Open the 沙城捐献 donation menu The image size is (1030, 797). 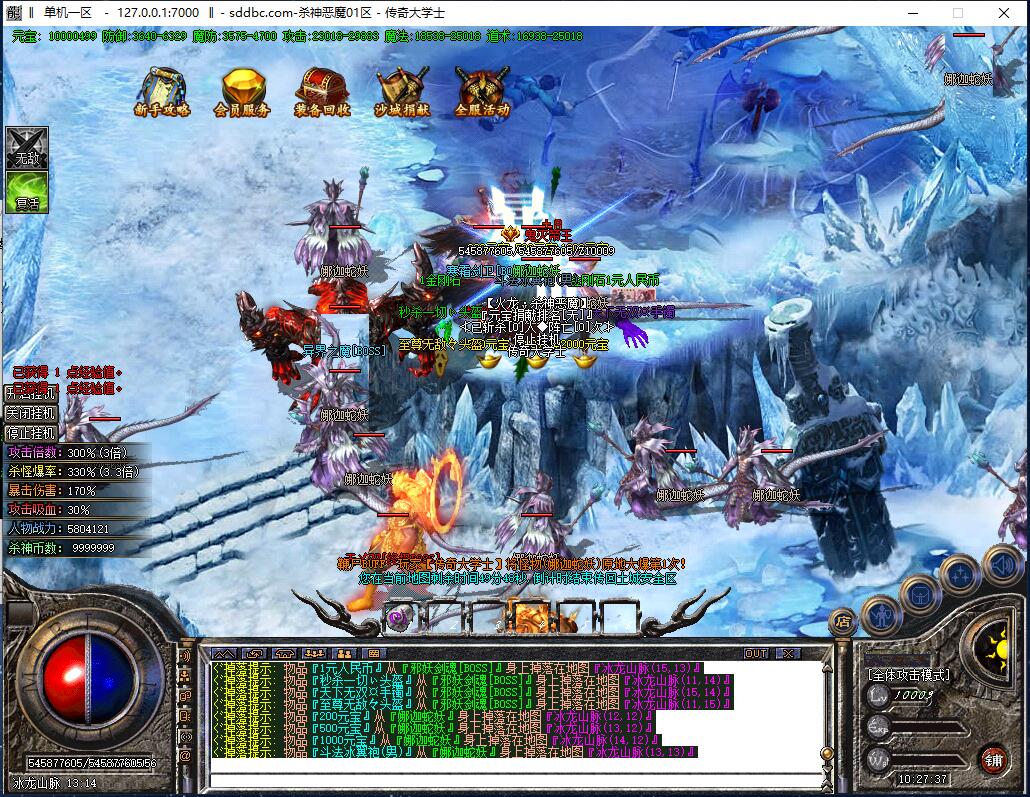(402, 92)
